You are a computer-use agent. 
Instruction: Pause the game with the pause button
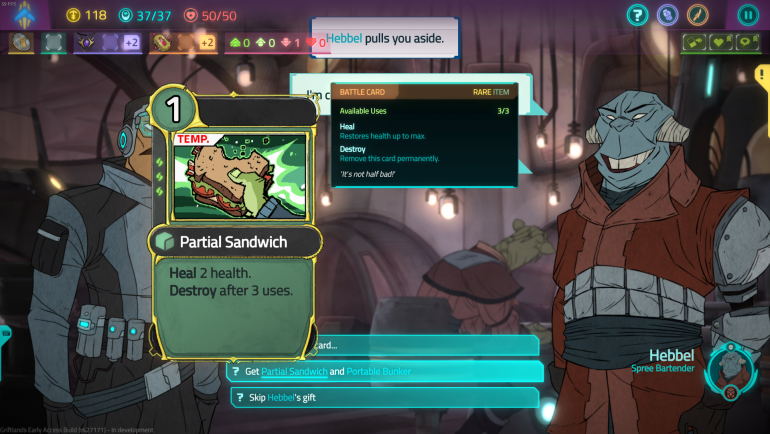pyautogui.click(x=747, y=15)
